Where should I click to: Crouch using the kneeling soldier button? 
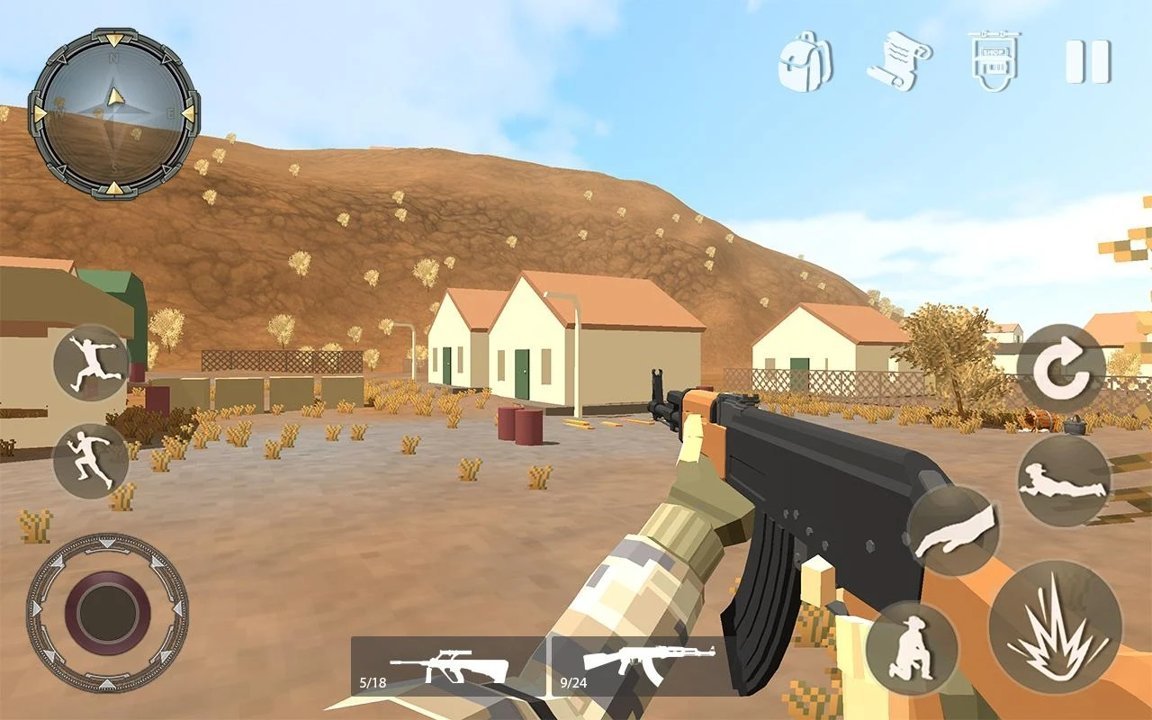(x=912, y=647)
